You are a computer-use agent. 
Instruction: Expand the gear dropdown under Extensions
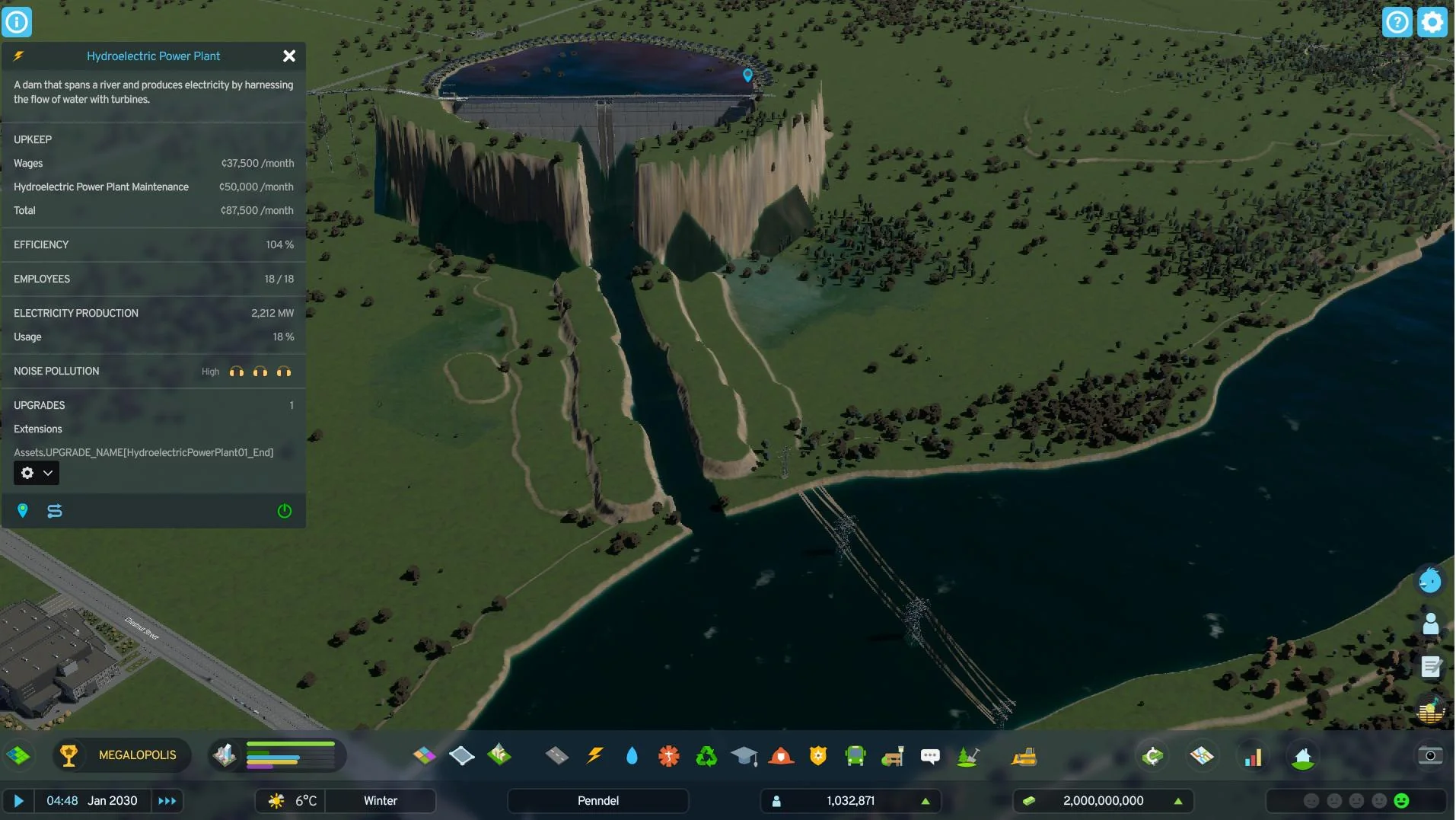[37, 473]
